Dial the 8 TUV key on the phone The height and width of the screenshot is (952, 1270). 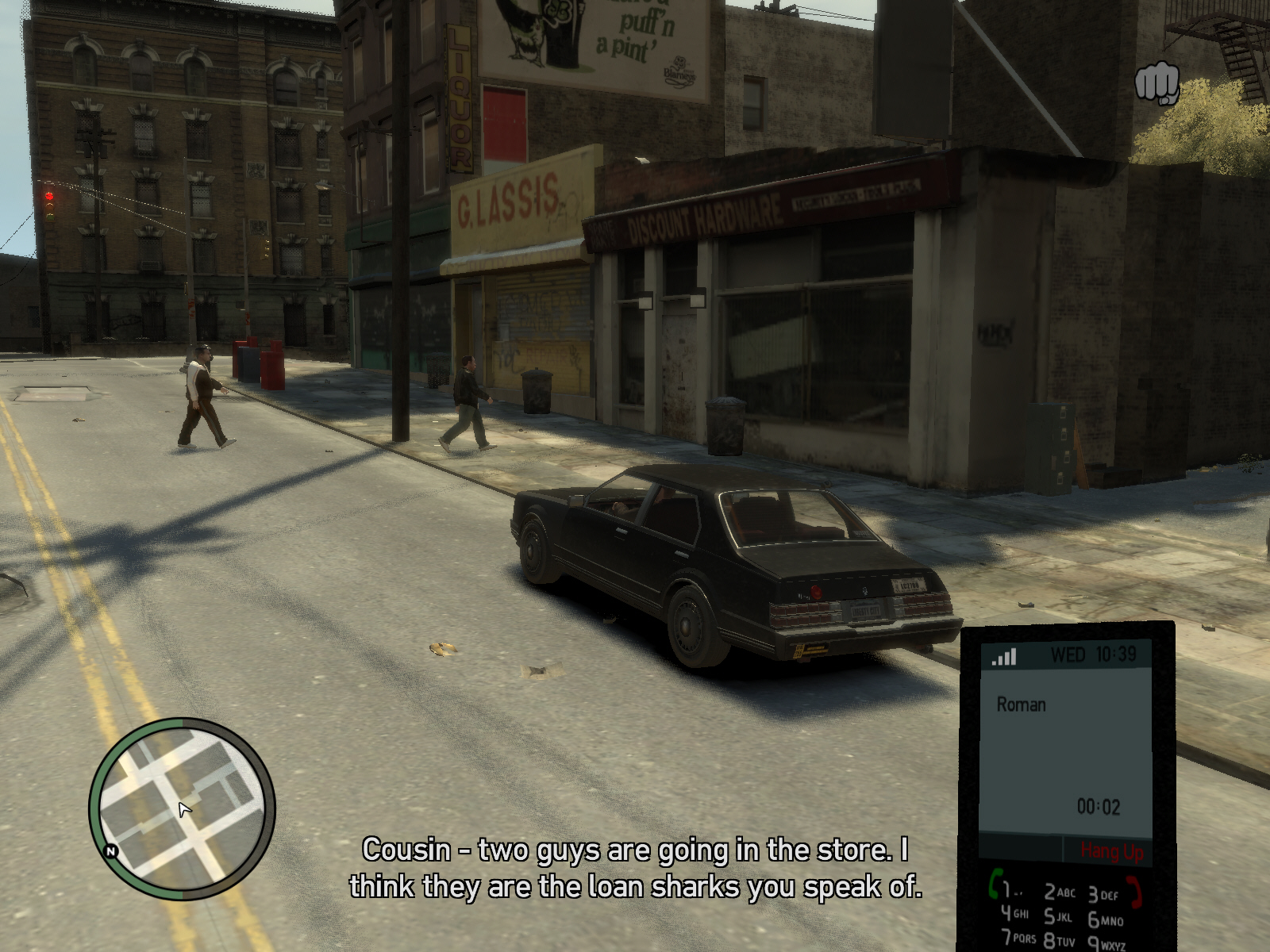pos(1059,942)
